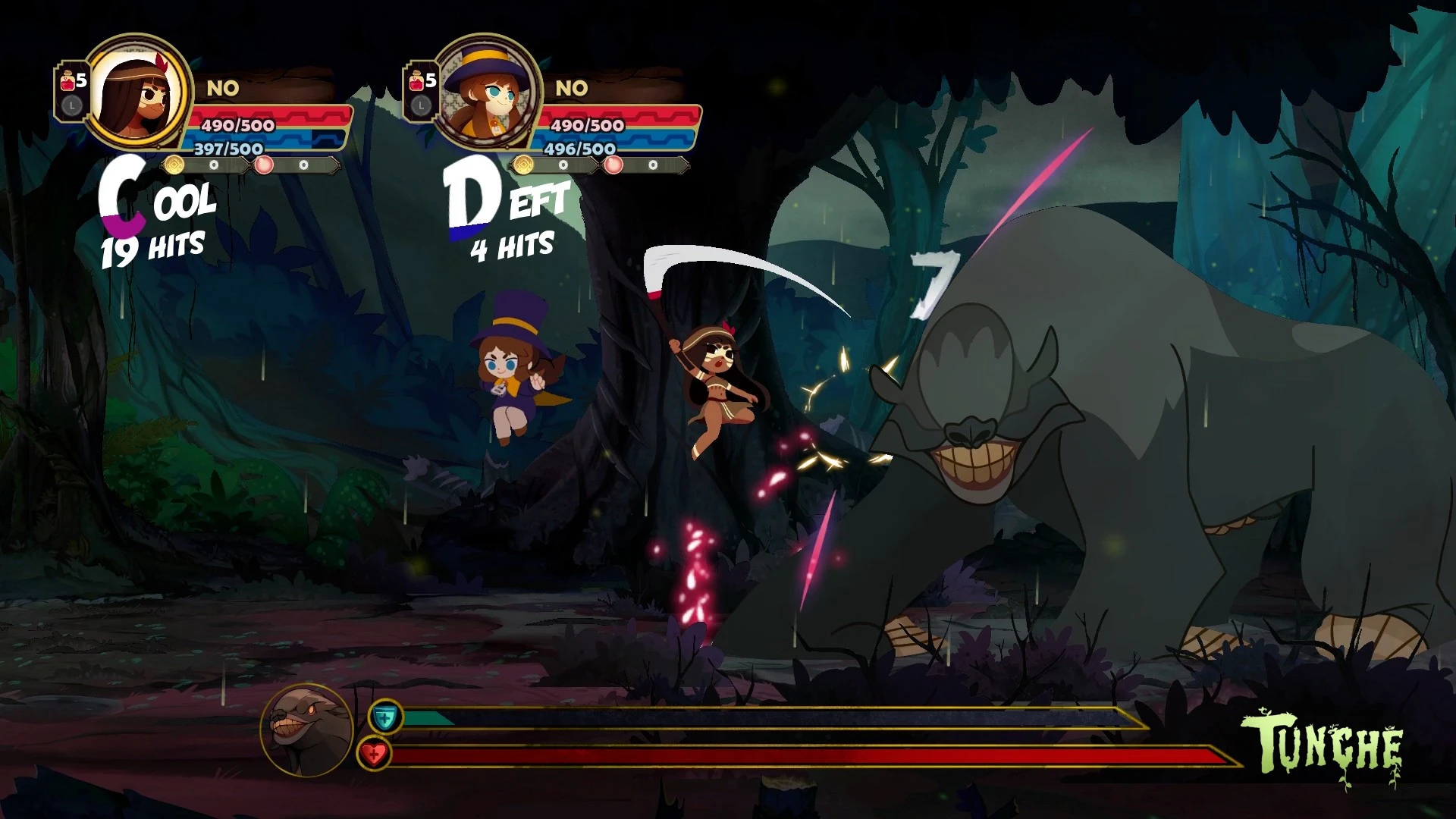Viewport: 1456px width, 819px height.
Task: Select the first player's red potion icon
Action: tap(67, 81)
